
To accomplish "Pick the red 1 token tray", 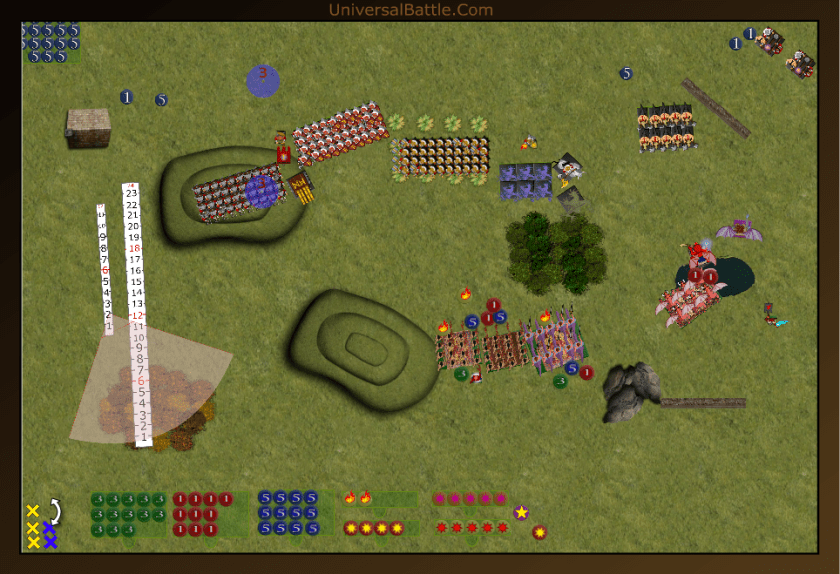I will (210, 514).
